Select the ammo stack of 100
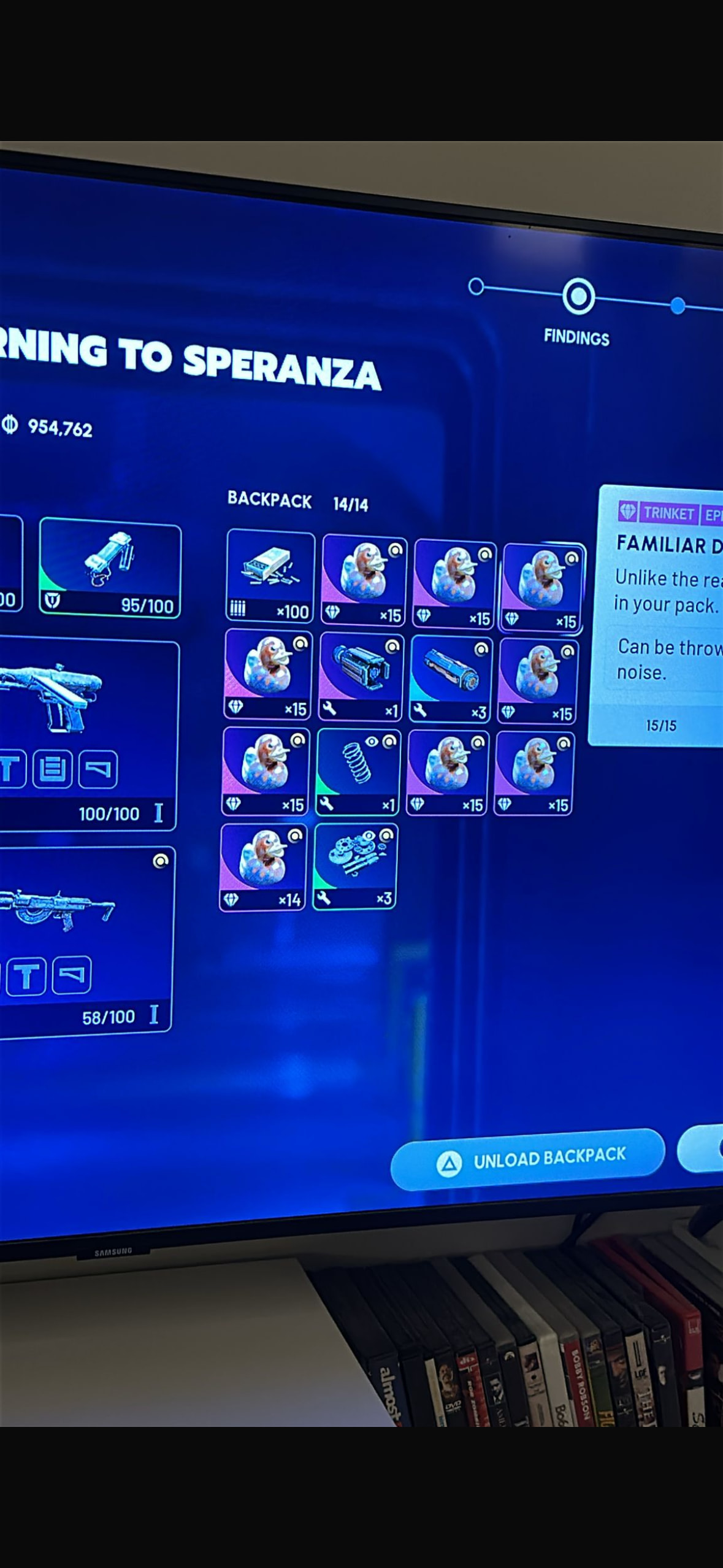 pyautogui.click(x=270, y=575)
